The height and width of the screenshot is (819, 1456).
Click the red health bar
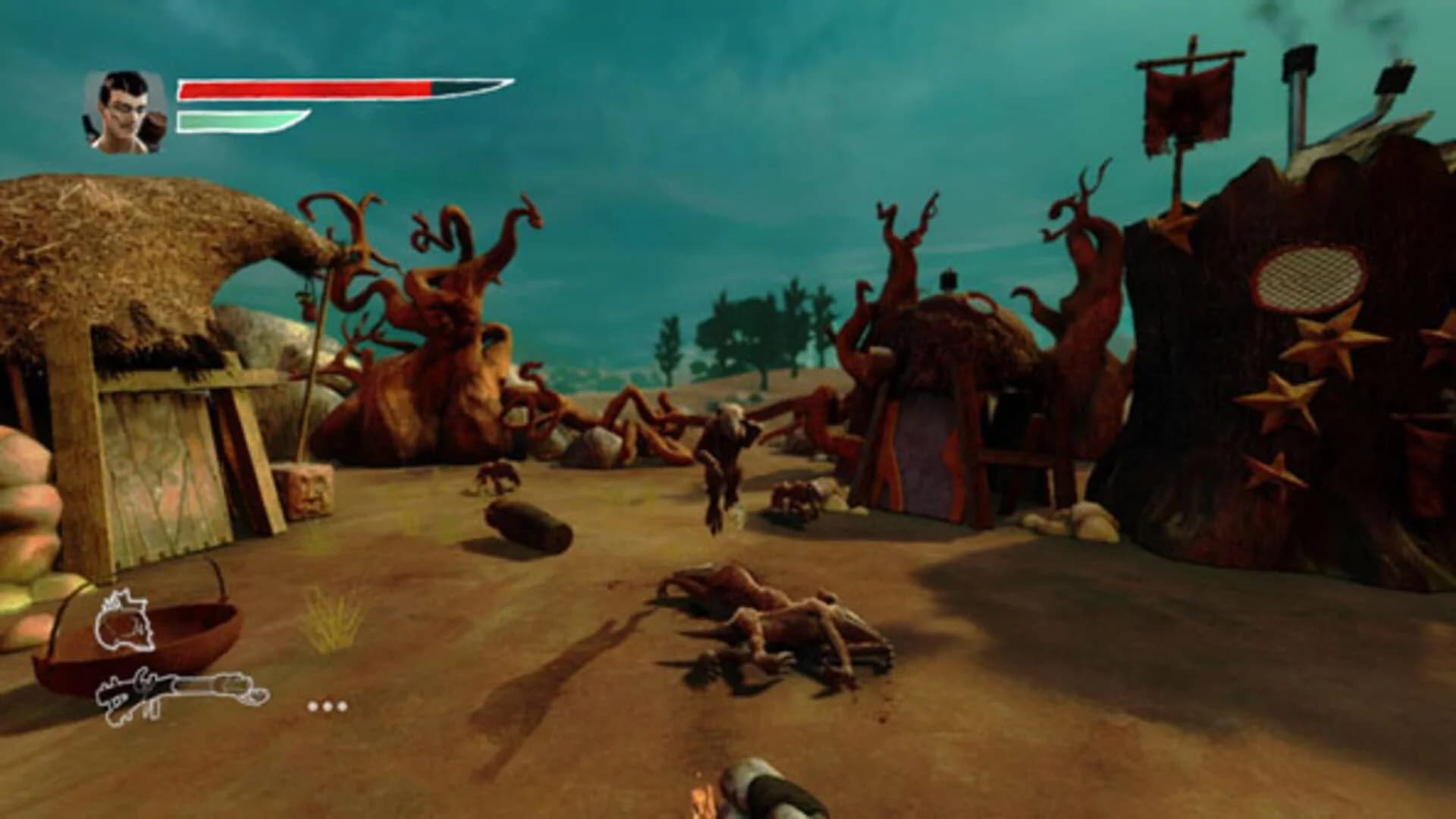[303, 87]
